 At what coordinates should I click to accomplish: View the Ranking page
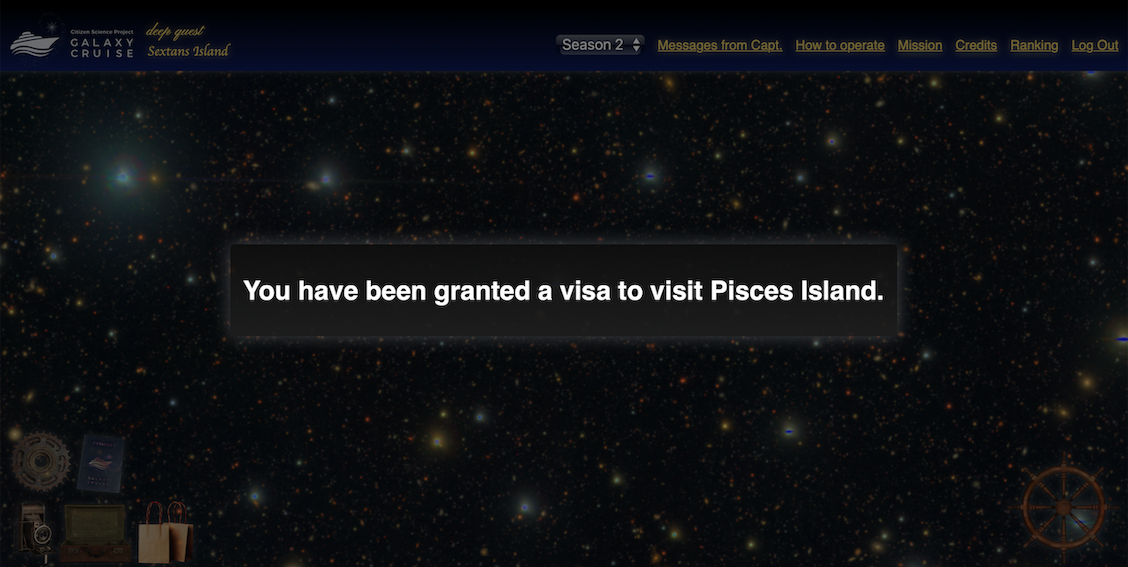click(1033, 45)
